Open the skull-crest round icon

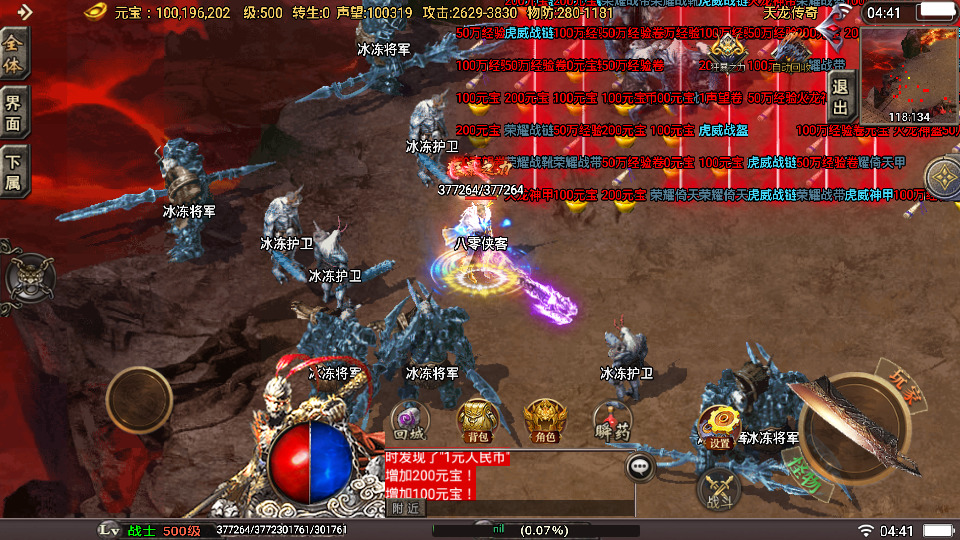coord(28,277)
